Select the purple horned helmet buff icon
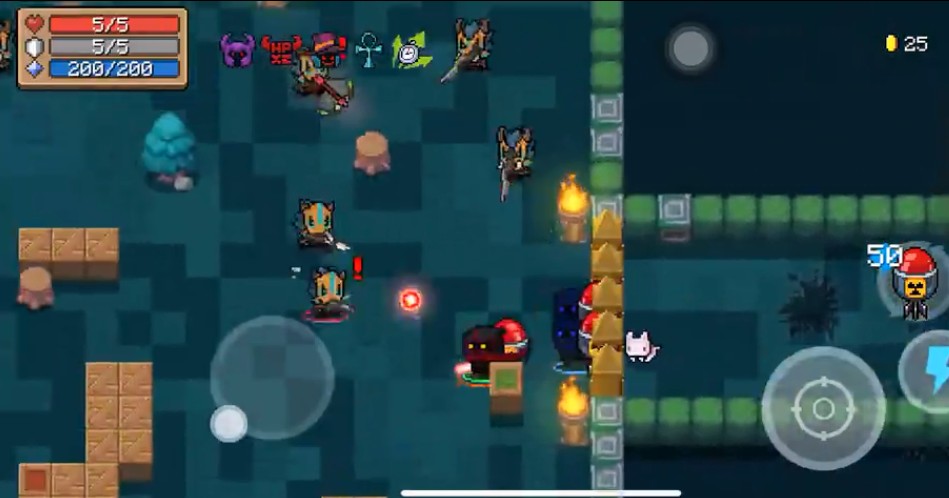The width and height of the screenshot is (949, 498). coord(237,49)
